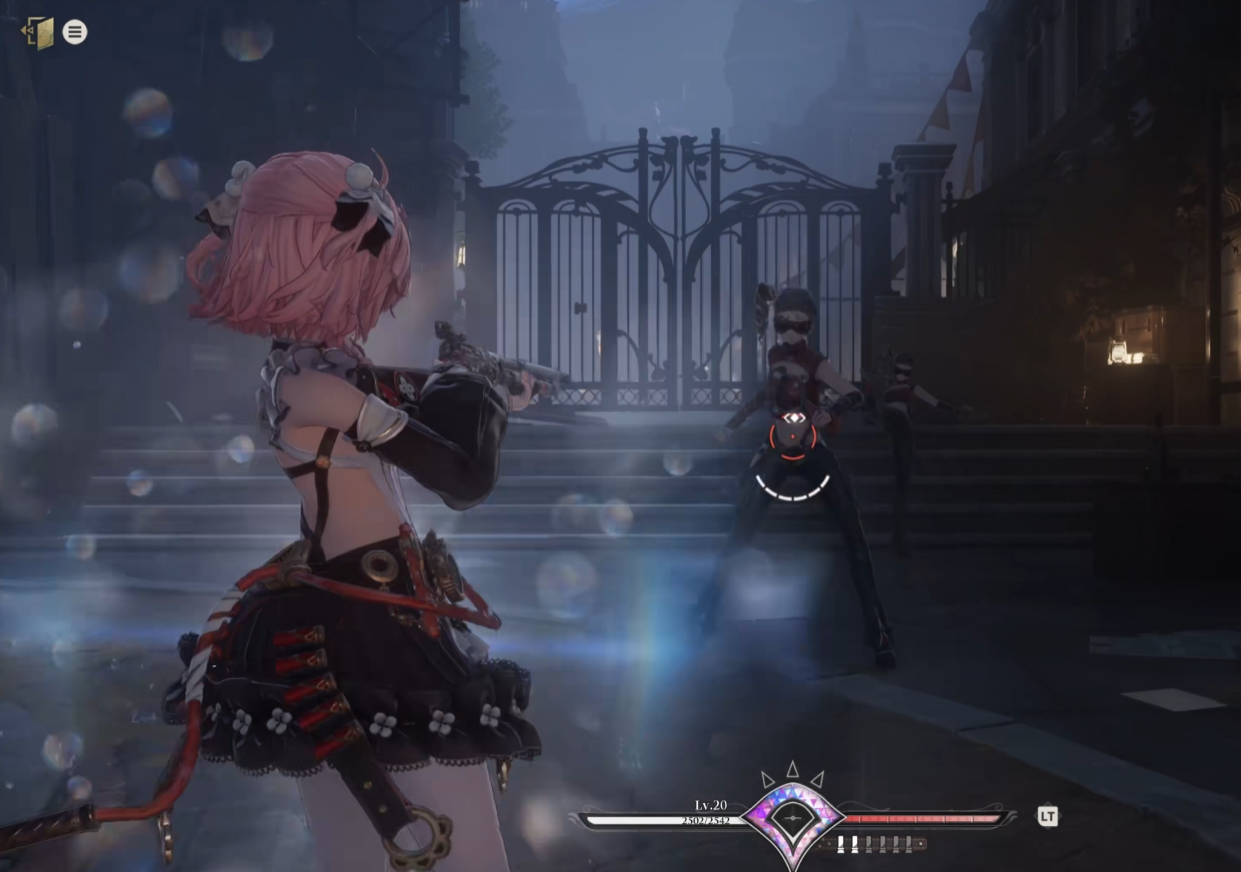Screen dimensions: 1241x872
Task: Open the hamburger menu button
Action: point(75,32)
